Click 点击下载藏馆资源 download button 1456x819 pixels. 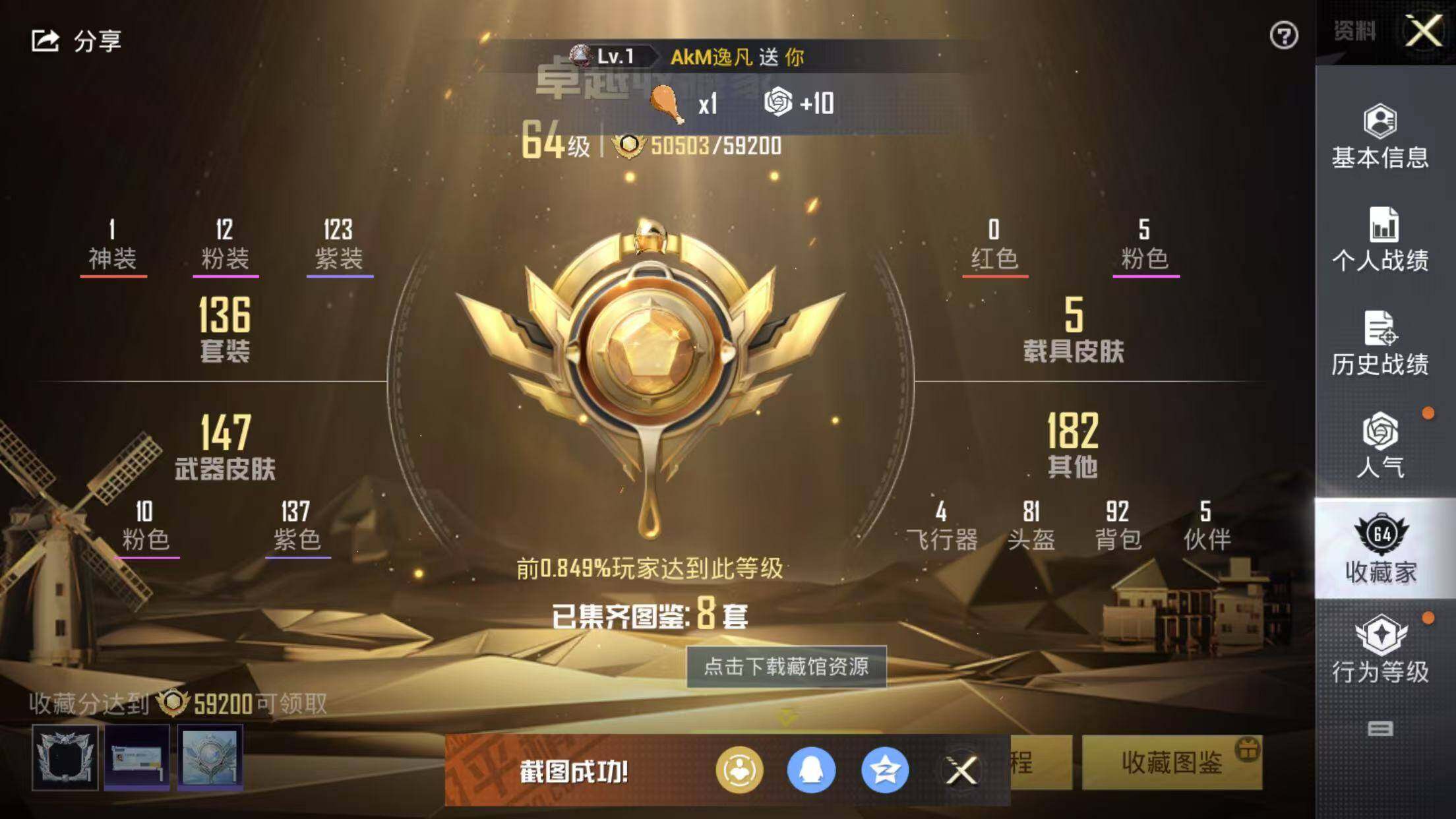(x=786, y=667)
